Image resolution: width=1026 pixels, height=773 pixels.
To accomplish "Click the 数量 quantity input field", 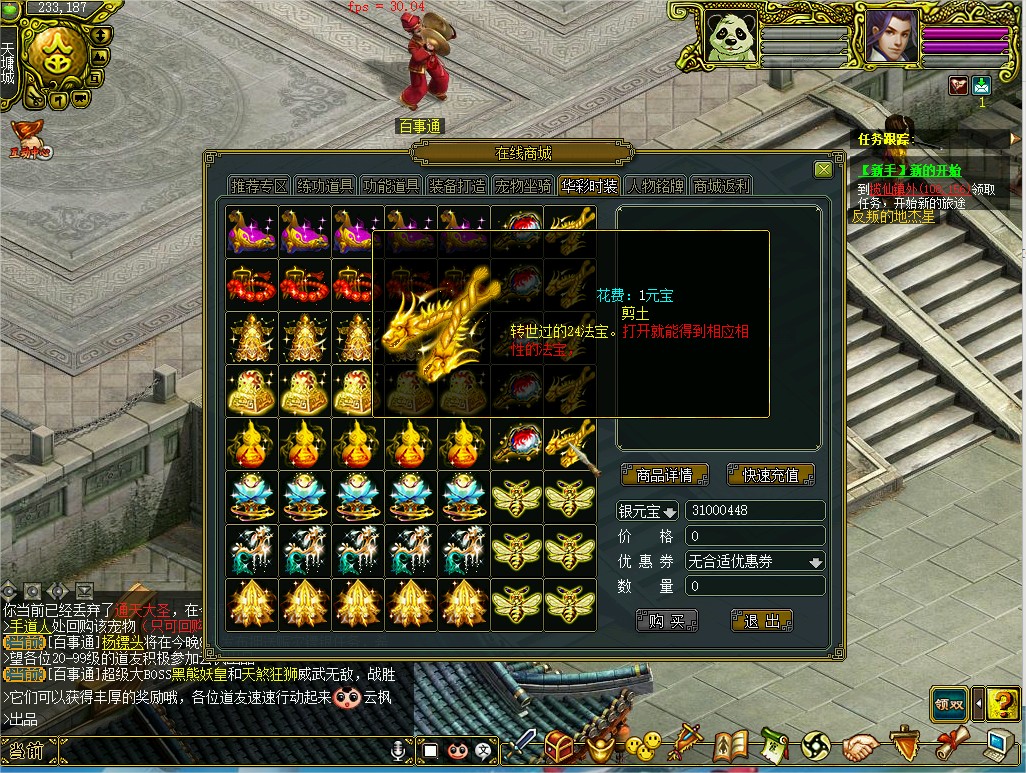I will (755, 586).
